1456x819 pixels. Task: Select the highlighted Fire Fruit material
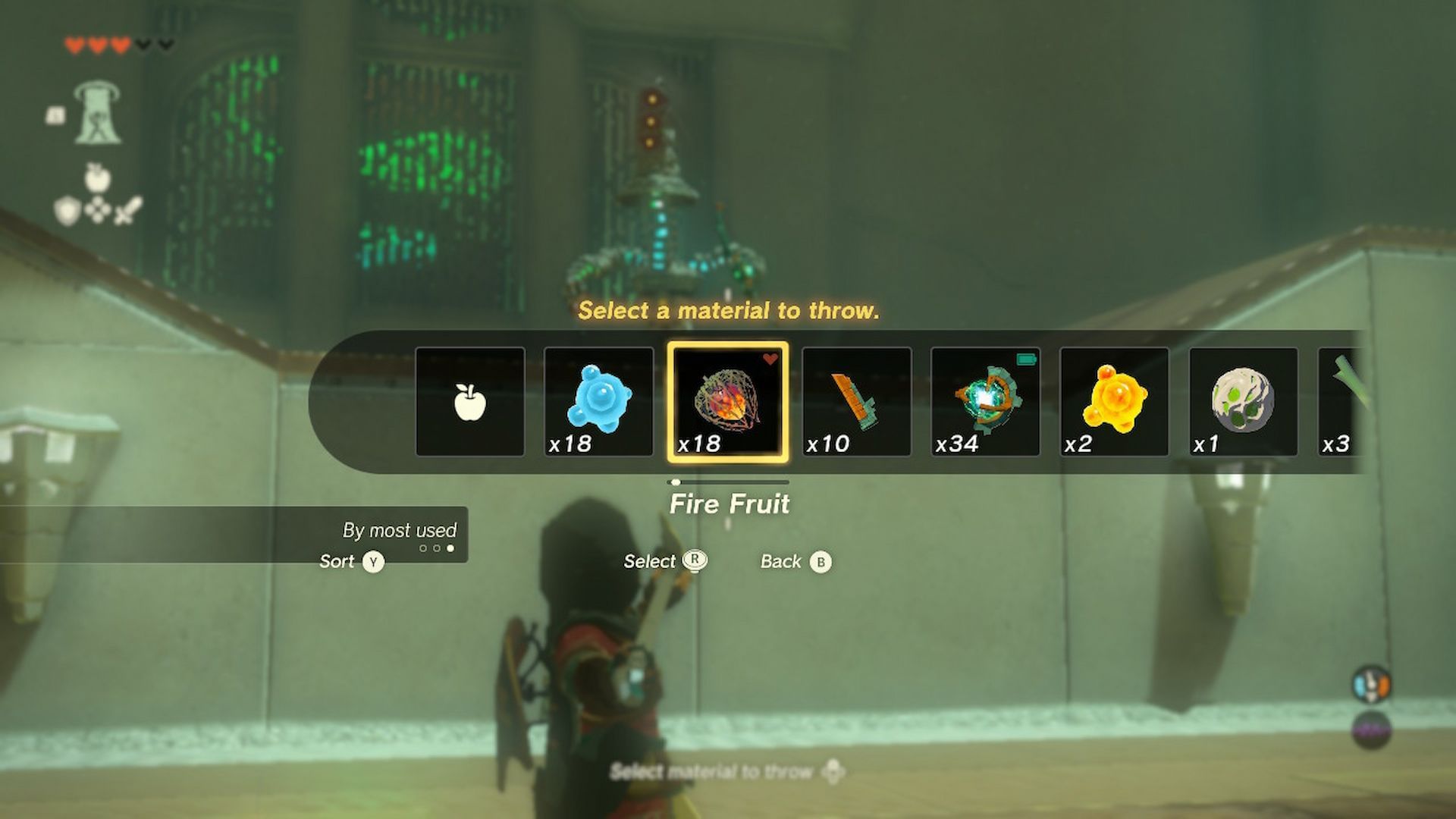[730, 402]
